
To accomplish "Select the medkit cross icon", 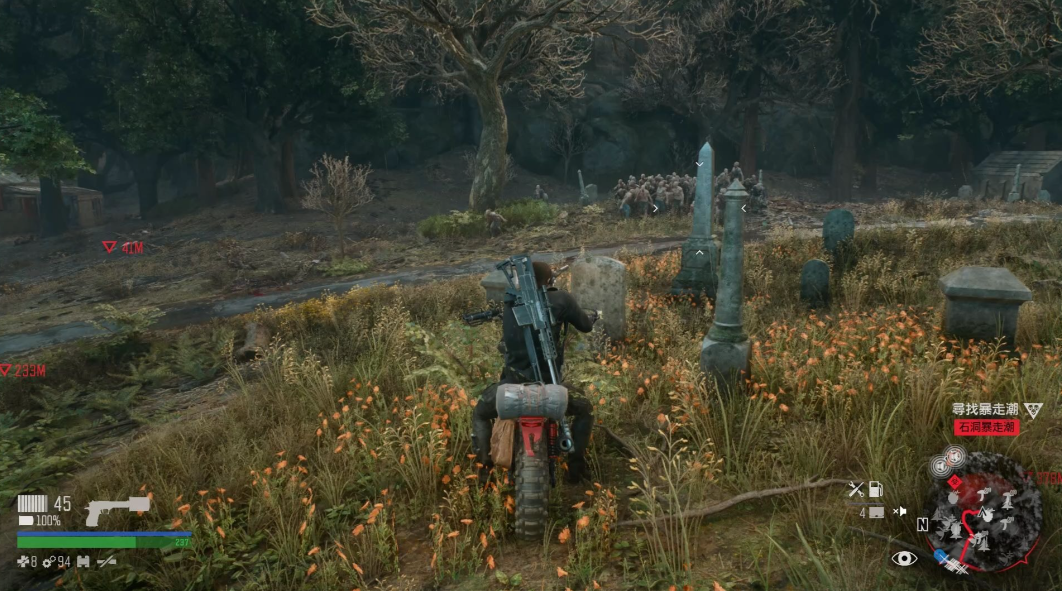I will tap(23, 562).
